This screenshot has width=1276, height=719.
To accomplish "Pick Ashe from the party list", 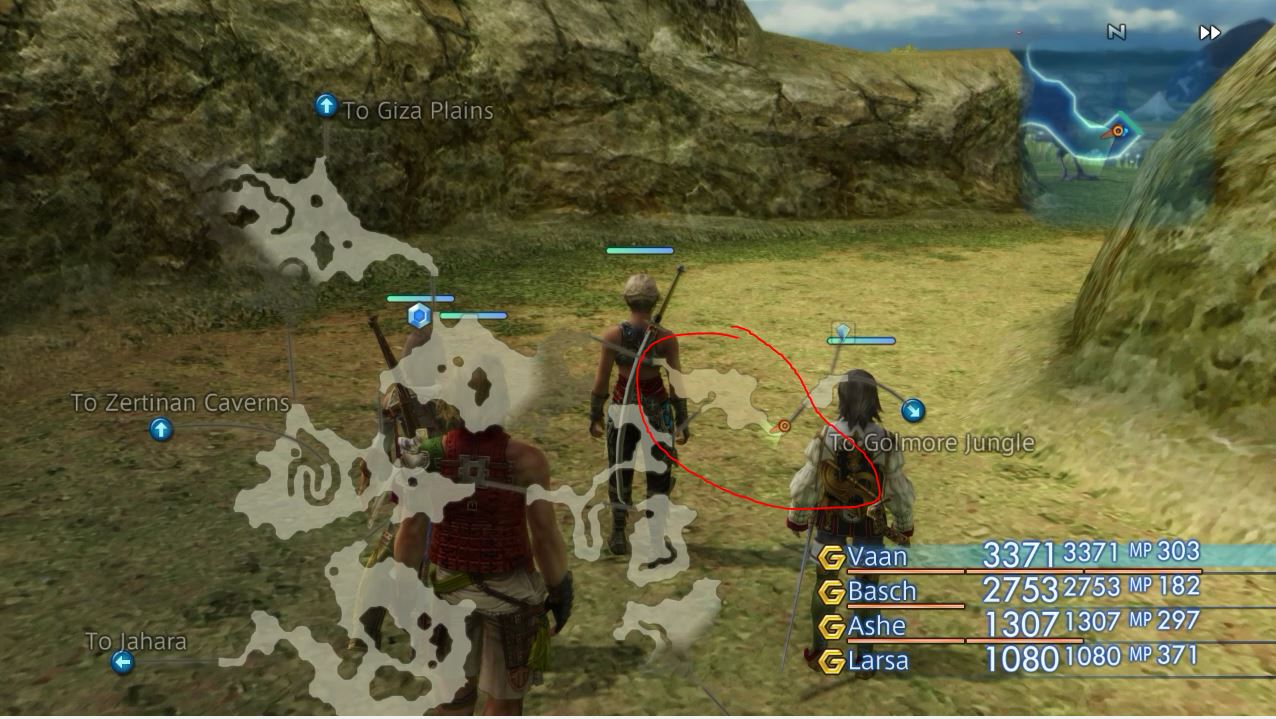I will point(876,626).
